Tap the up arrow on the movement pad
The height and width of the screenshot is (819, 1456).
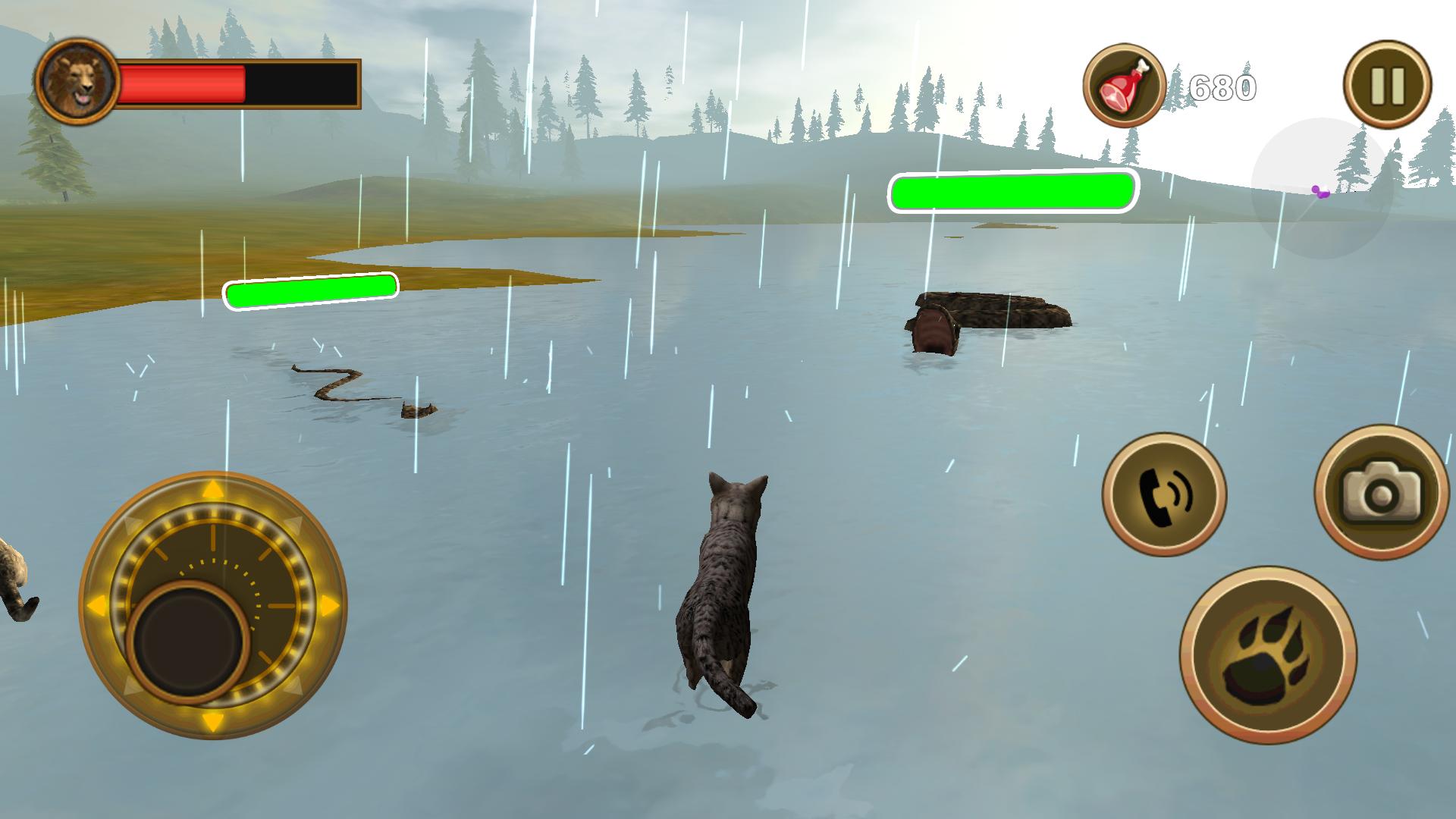click(x=215, y=489)
